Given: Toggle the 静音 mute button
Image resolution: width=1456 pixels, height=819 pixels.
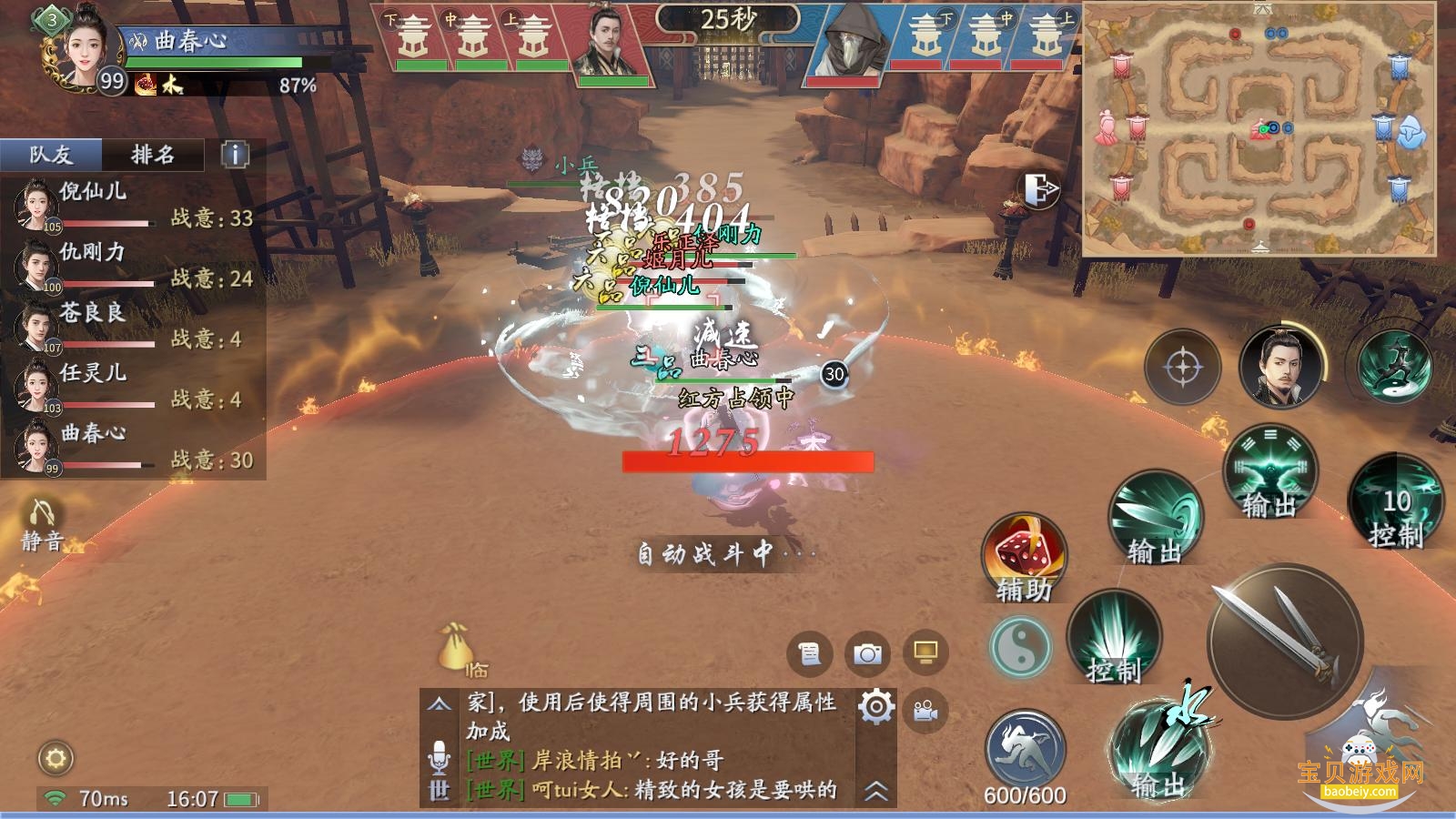Looking at the screenshot, I should pos(42,525).
